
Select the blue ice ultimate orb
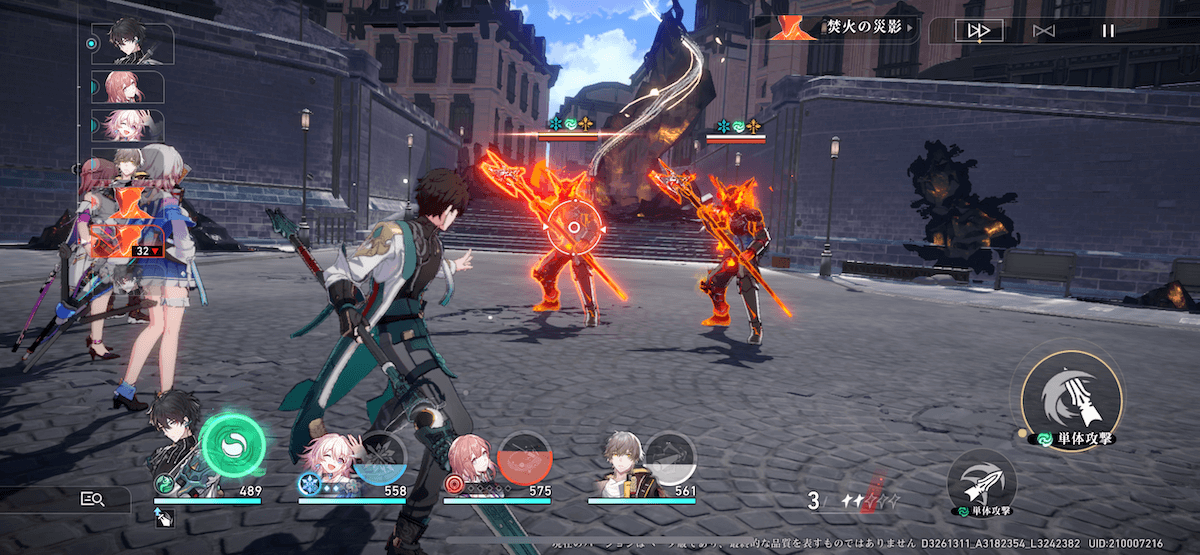381,458
